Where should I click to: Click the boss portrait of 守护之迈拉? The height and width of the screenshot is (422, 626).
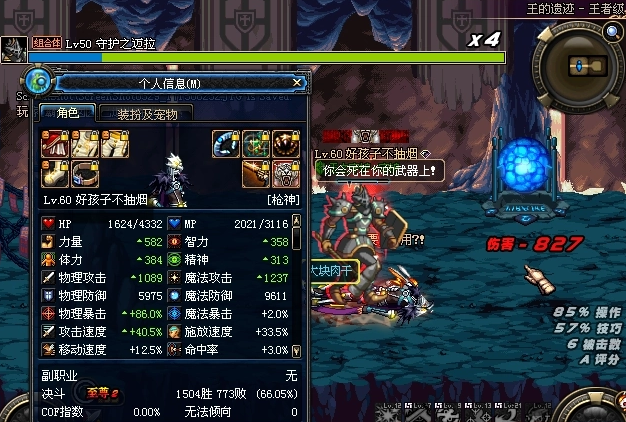(x=14, y=49)
